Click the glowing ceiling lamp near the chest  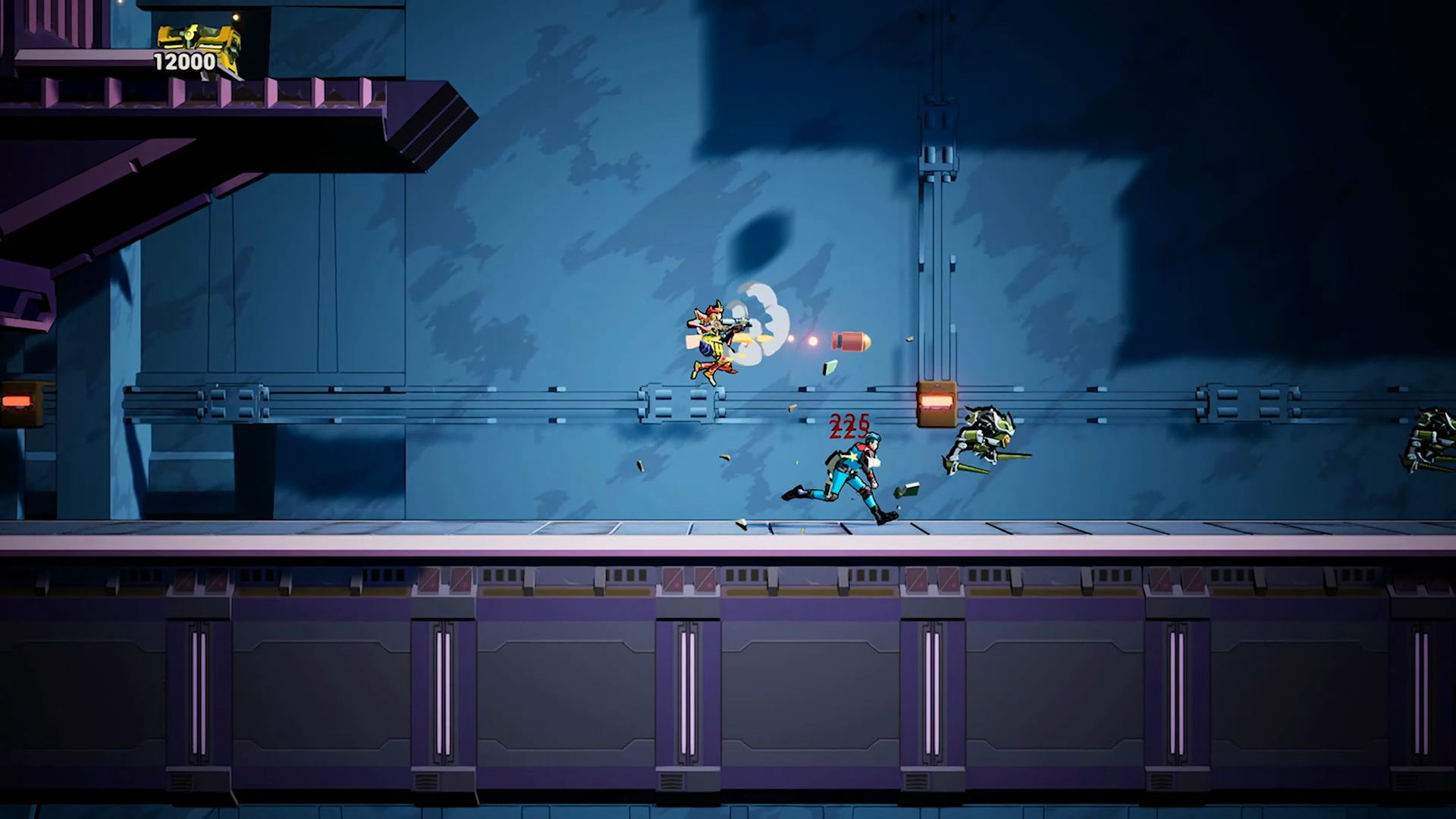(x=237, y=17)
